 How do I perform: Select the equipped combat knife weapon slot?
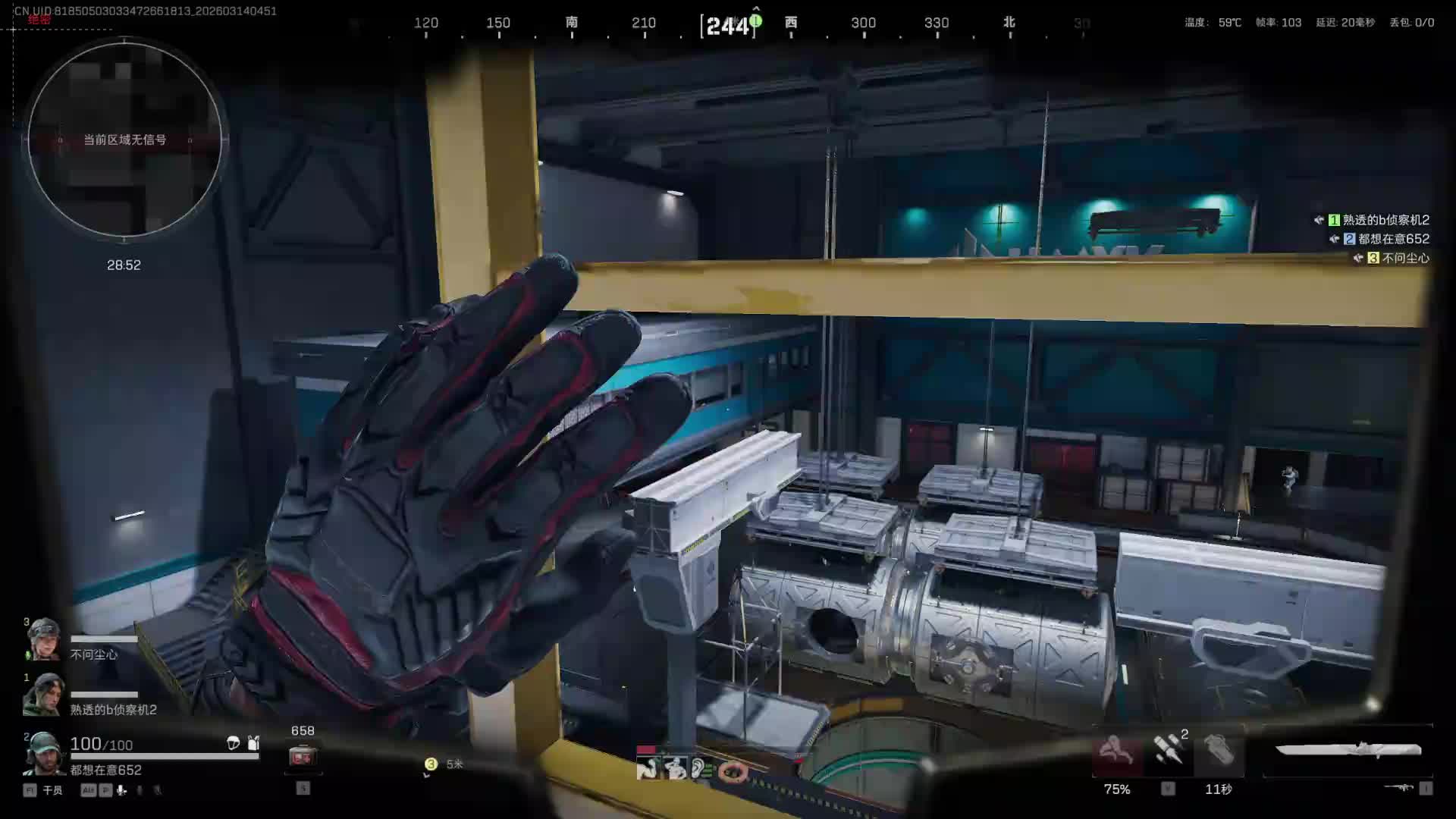tap(1348, 750)
